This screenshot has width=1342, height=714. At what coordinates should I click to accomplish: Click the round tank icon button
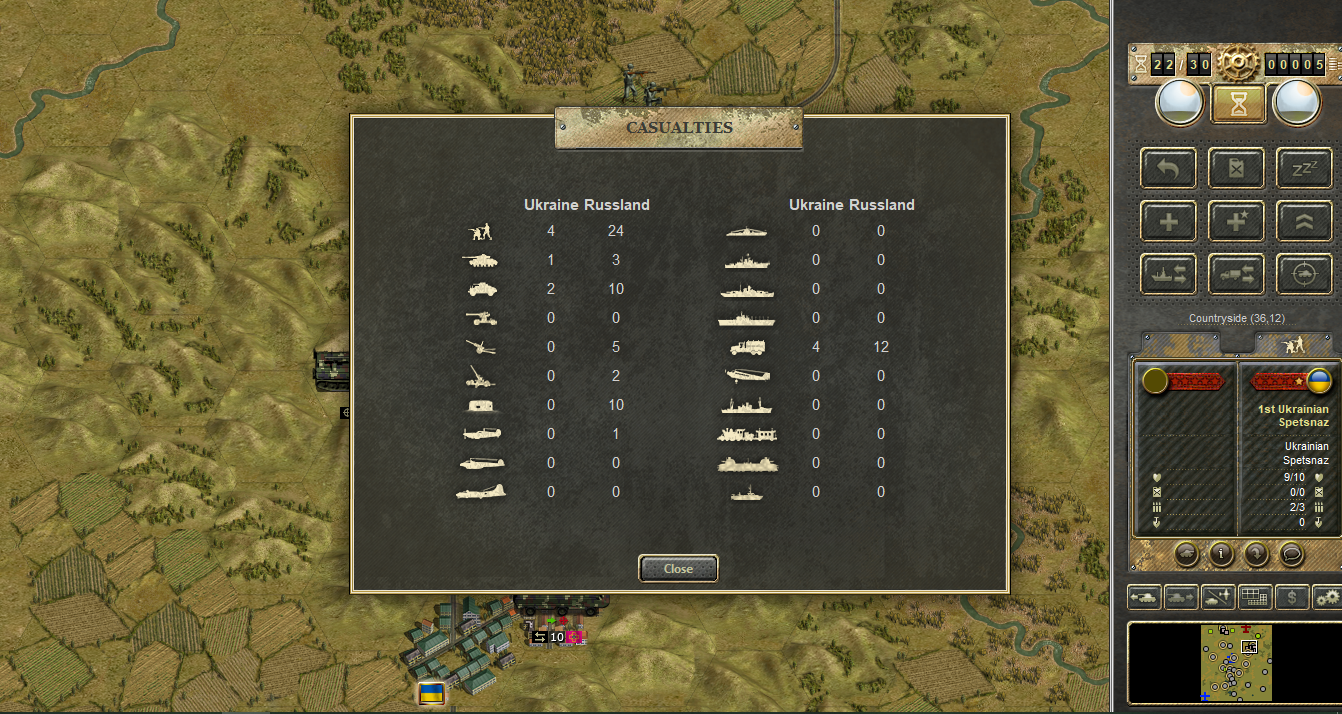click(x=1187, y=552)
